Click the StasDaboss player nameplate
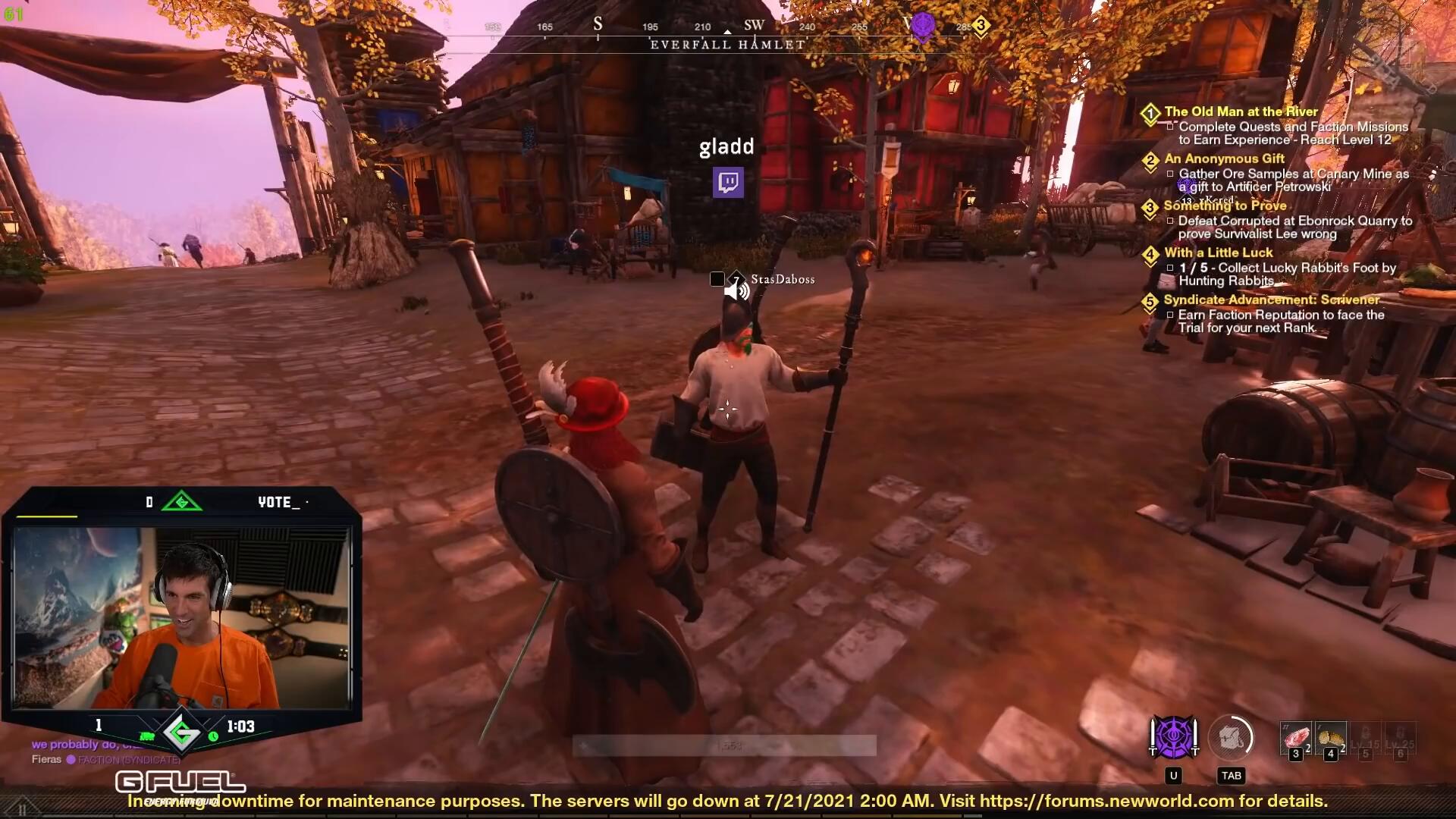This screenshot has height=819, width=1456. (783, 280)
